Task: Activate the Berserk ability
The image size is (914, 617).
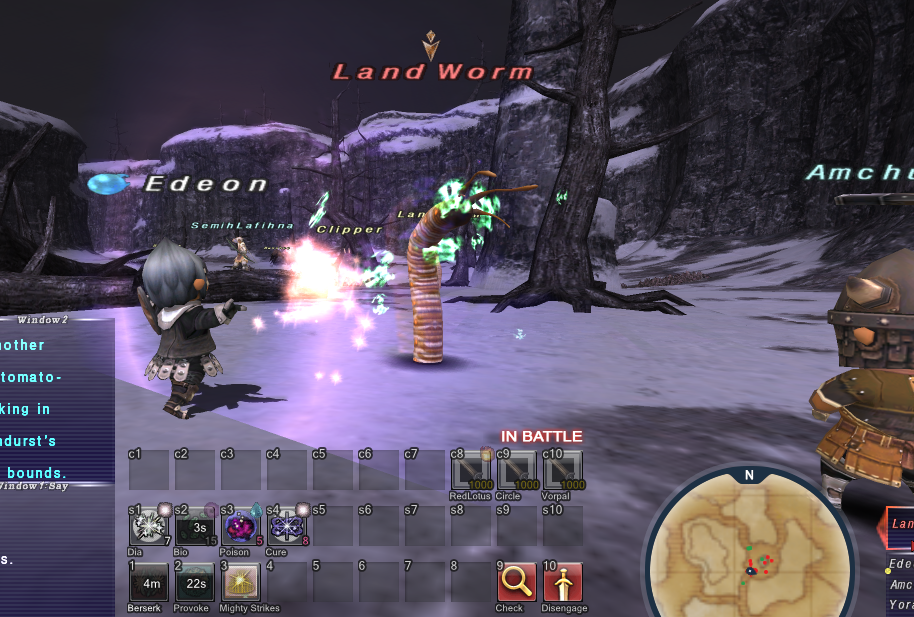Action: coord(148,582)
